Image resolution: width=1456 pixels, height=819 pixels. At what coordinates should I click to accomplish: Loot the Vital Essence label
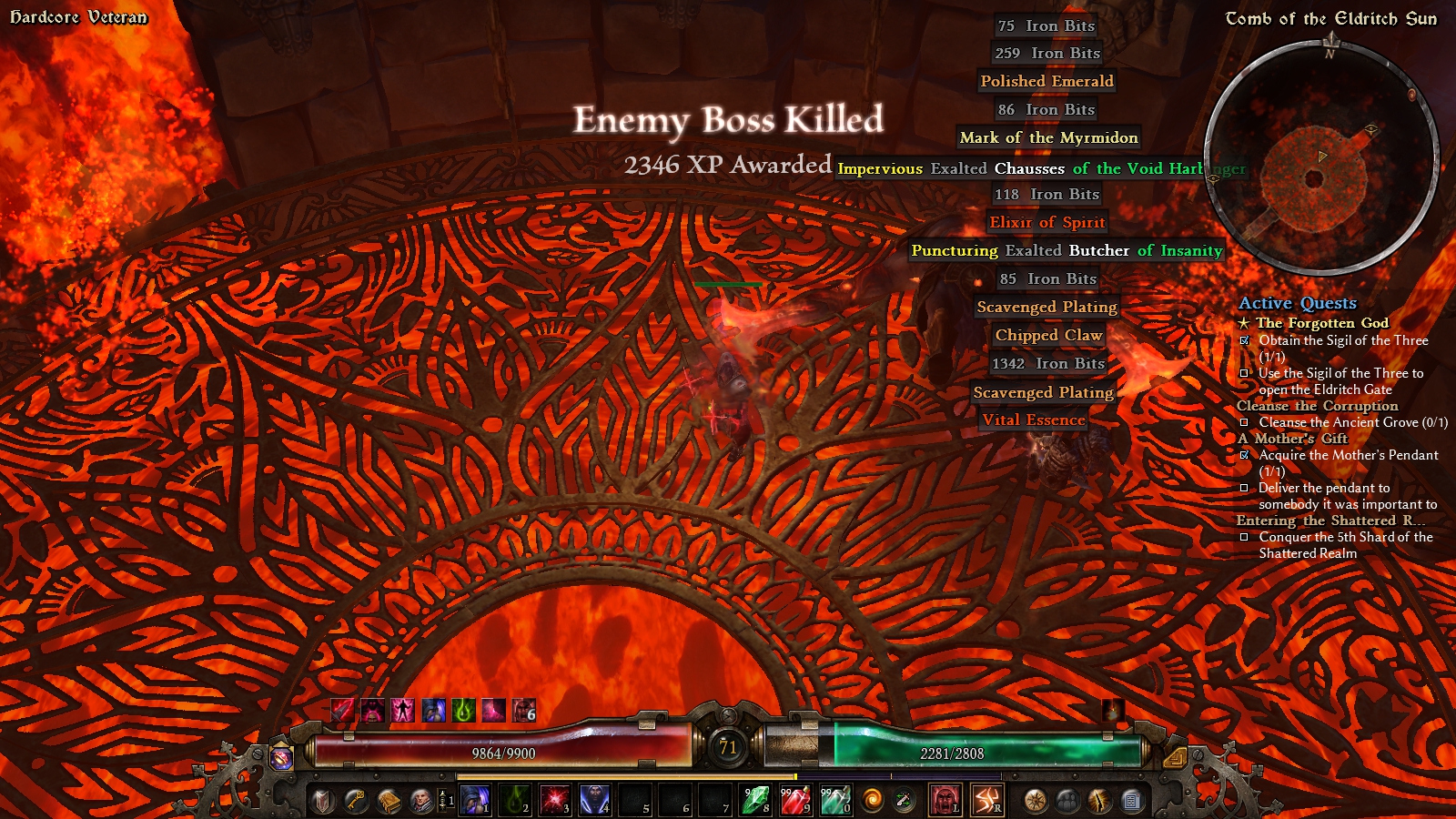(x=1034, y=420)
